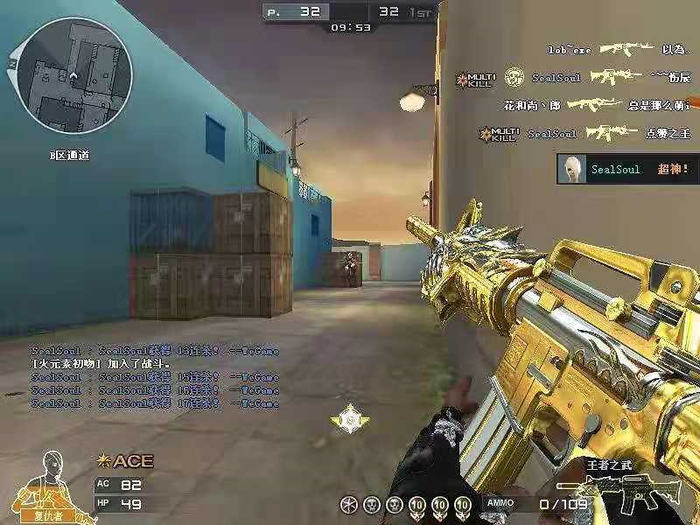The image size is (700, 525).
Task: Click the SealSoul 超神 announcement banner
Action: (627, 169)
